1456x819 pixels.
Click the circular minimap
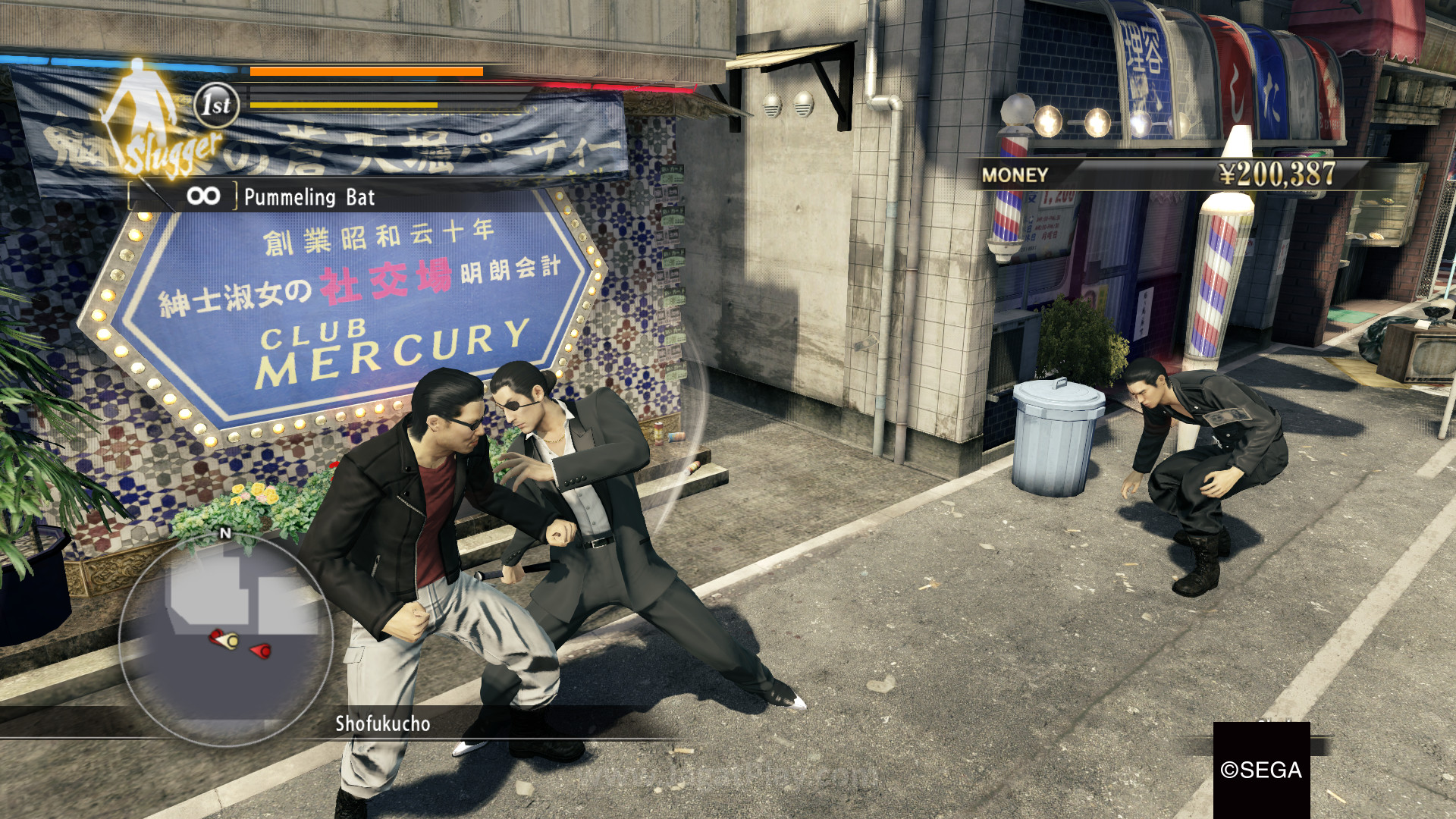pos(226,638)
